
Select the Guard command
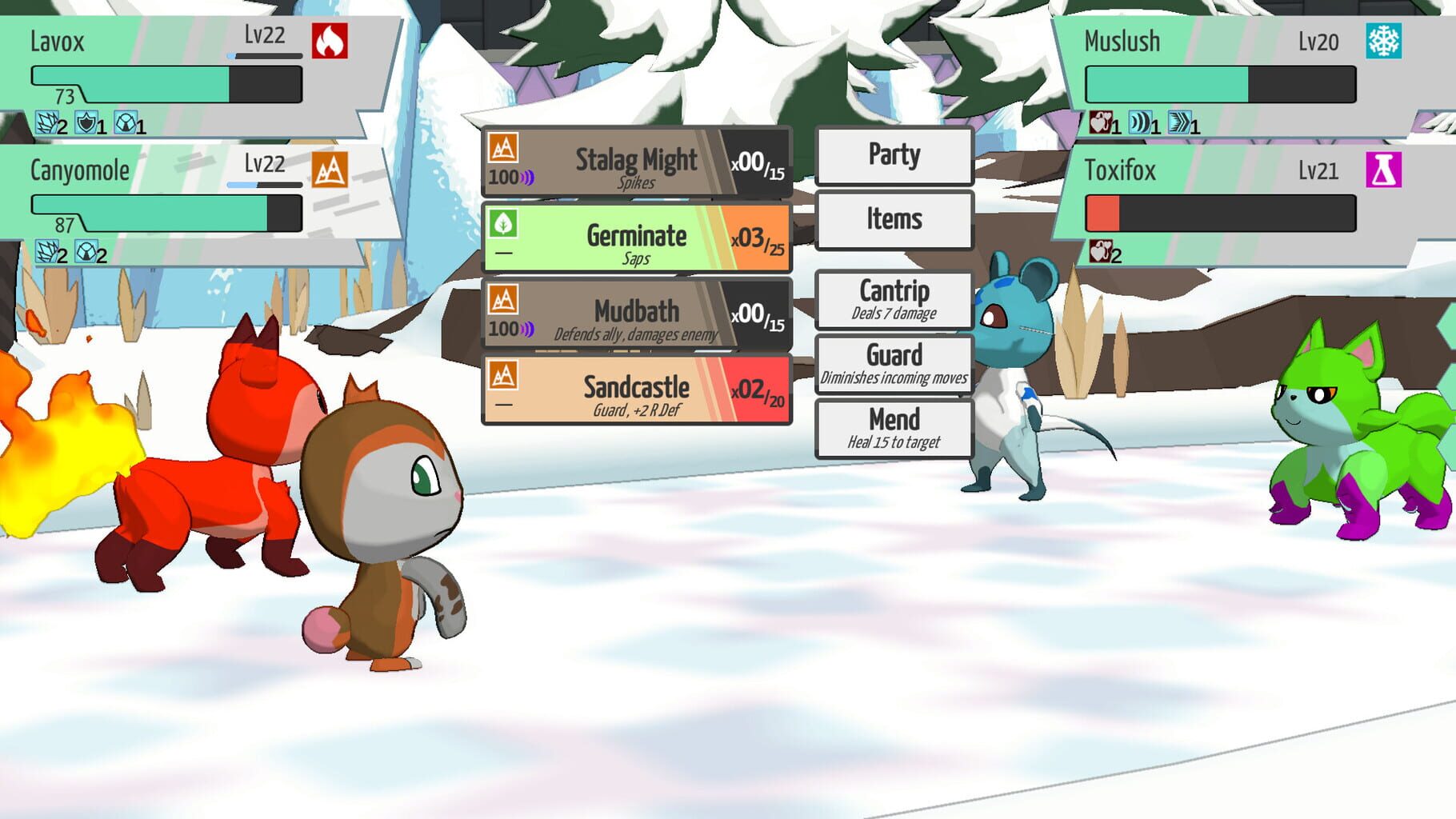(x=894, y=364)
